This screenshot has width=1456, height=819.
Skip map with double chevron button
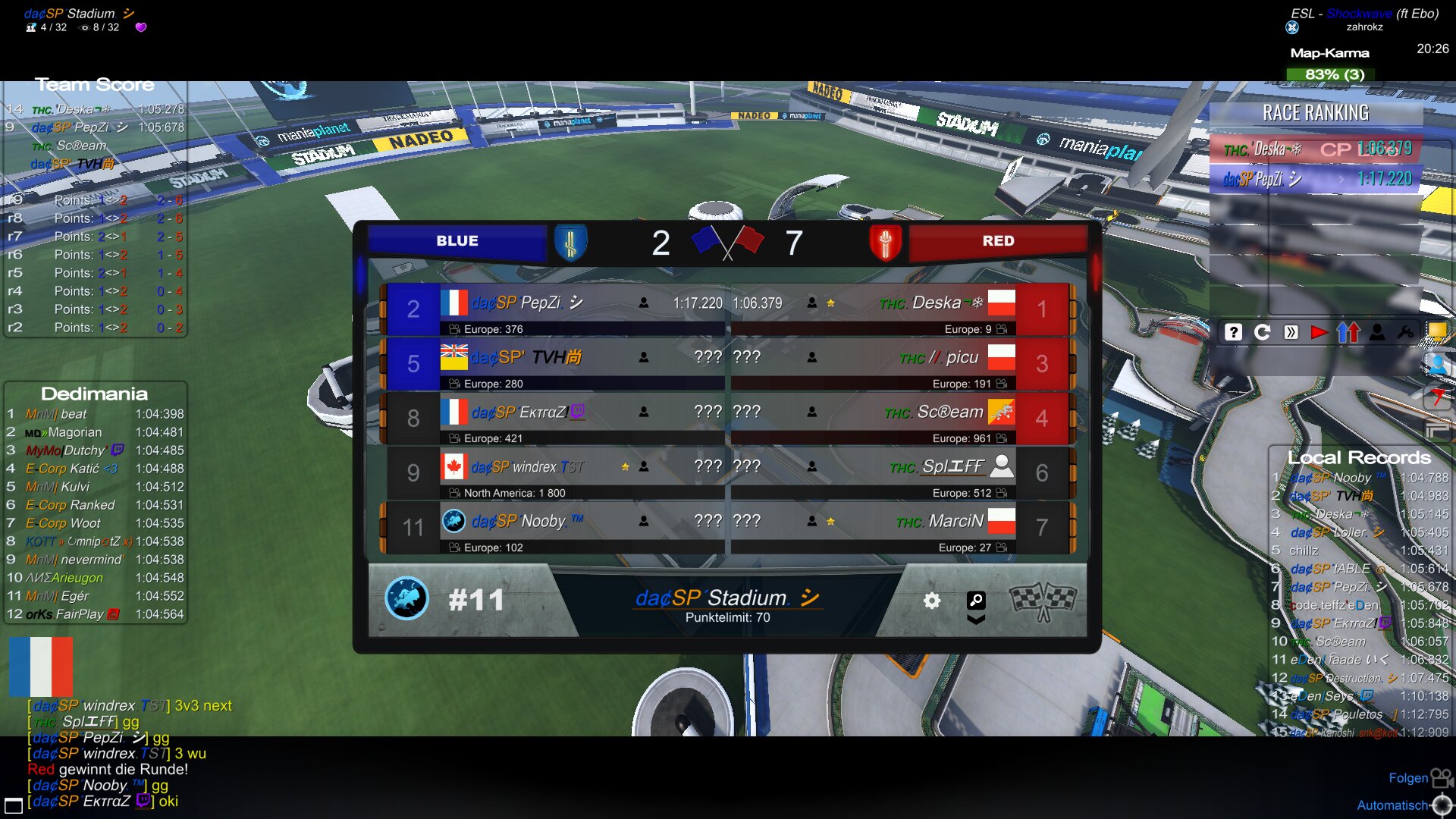pos(1291,332)
